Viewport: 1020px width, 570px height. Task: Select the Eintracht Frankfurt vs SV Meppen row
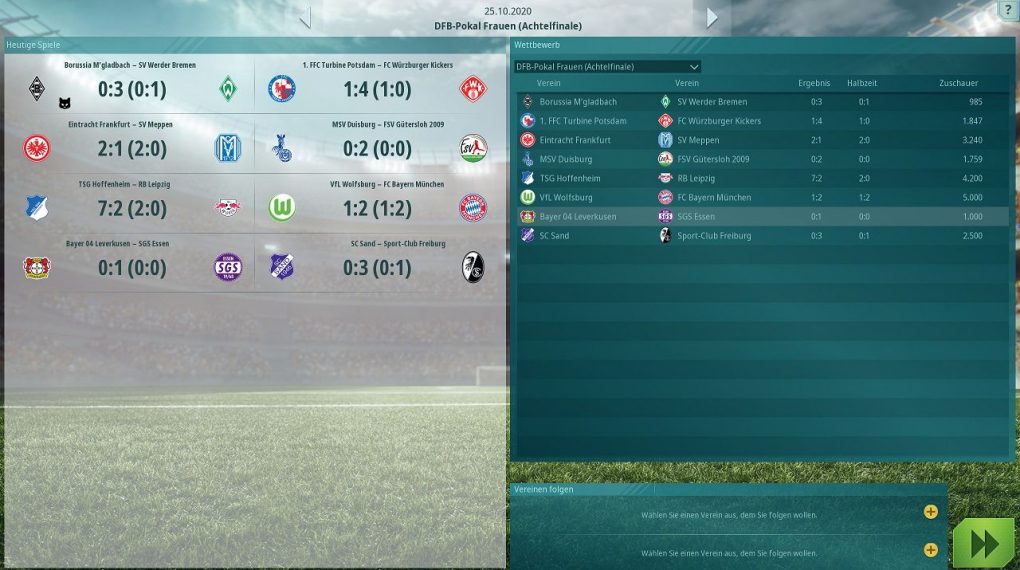tap(760, 140)
